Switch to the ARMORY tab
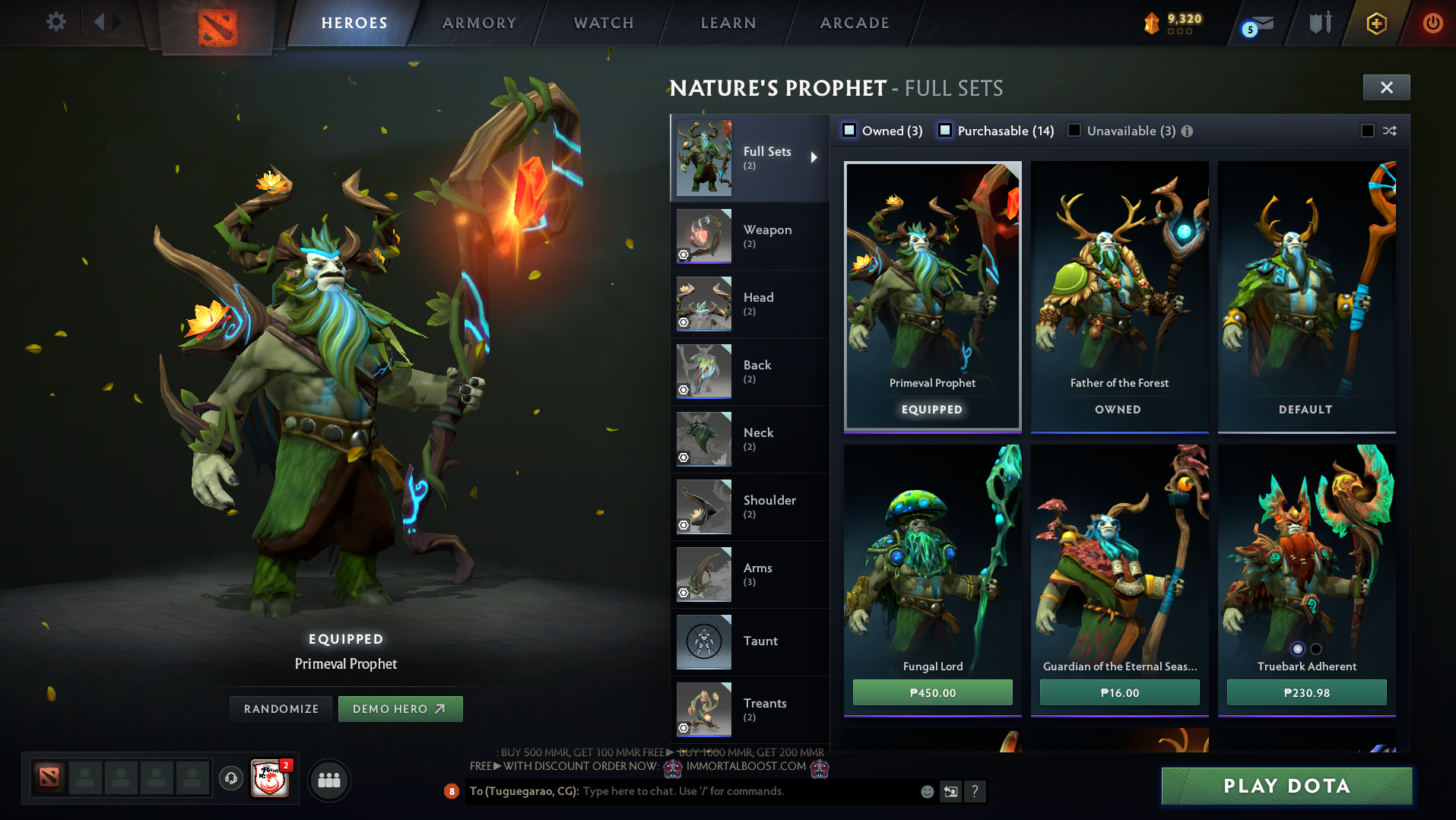The width and height of the screenshot is (1456, 820). (477, 22)
